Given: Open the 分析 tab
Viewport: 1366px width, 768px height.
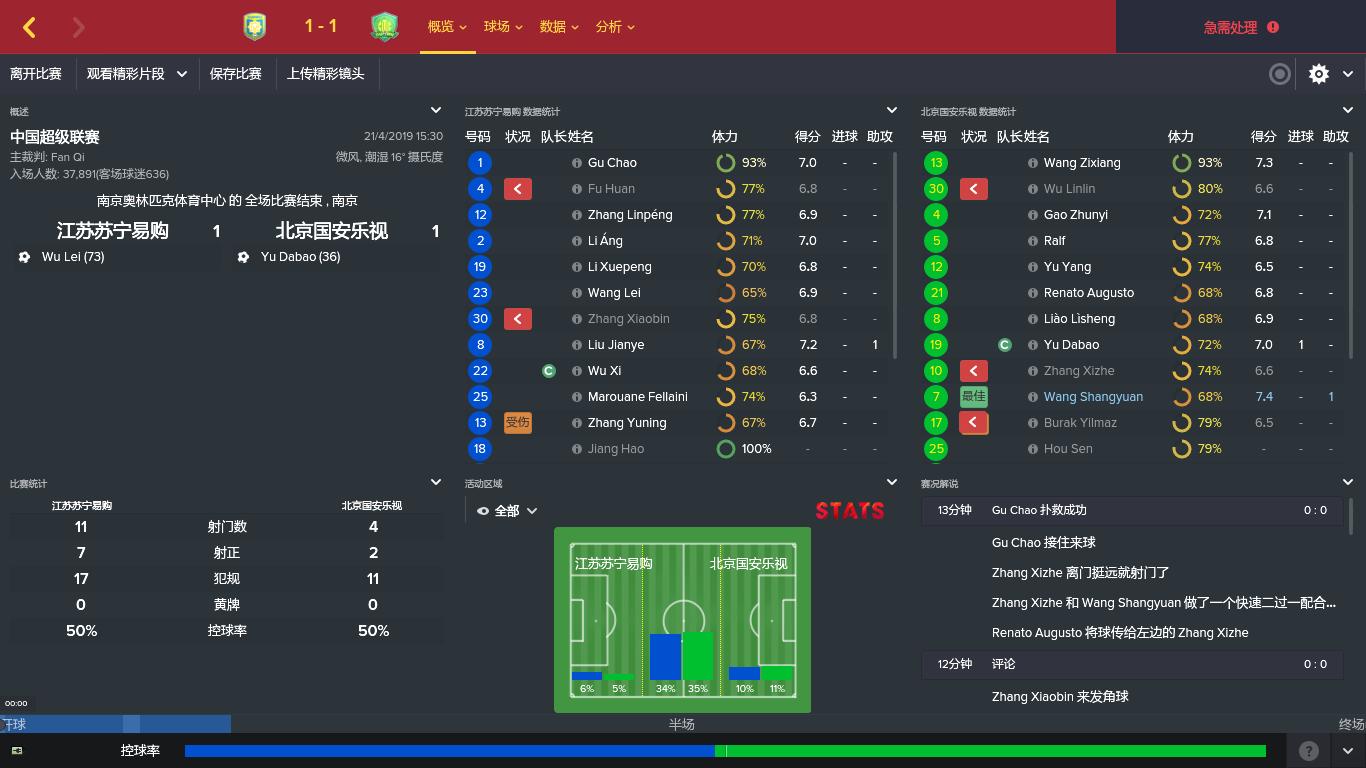Looking at the screenshot, I should [610, 27].
